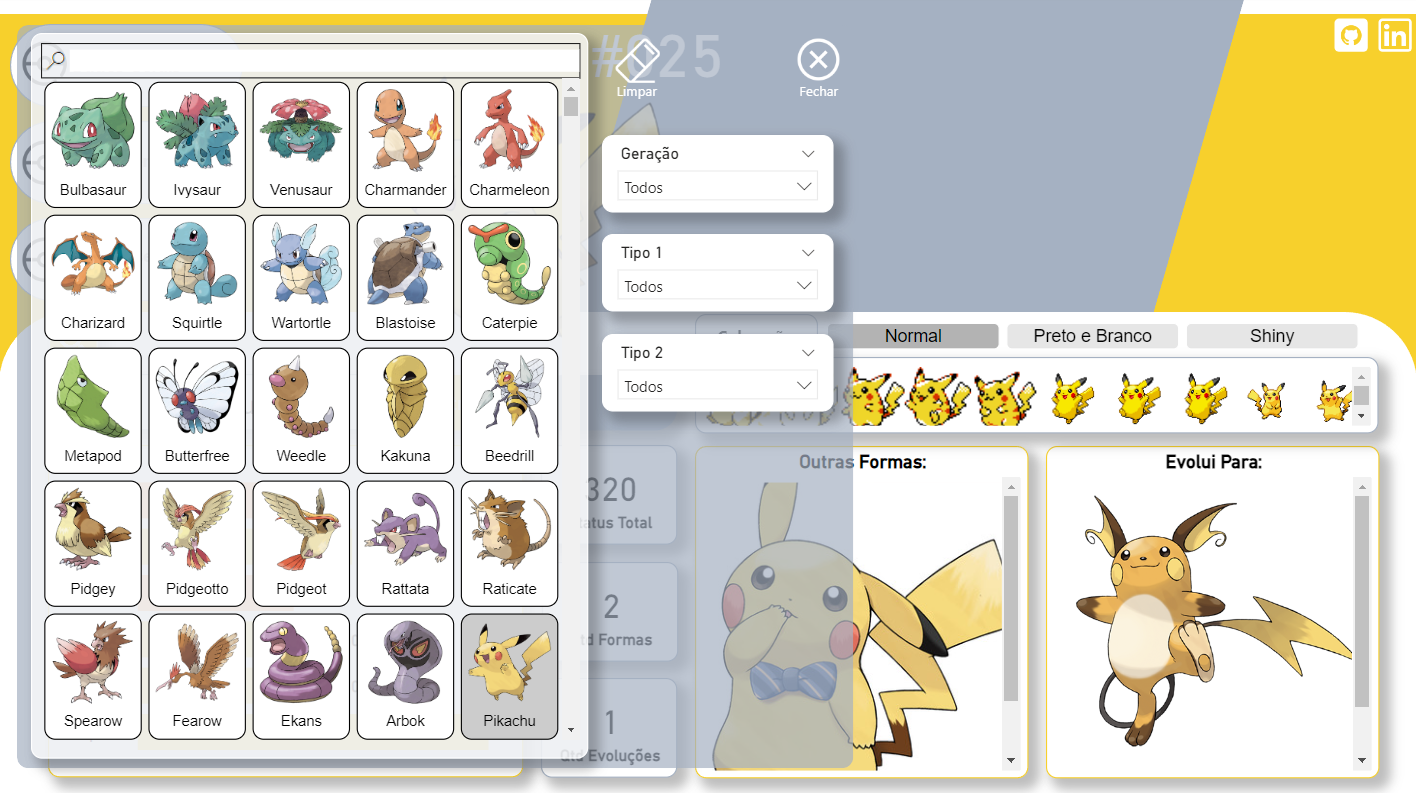This screenshot has height=793, width=1416.
Task: Click inside the Pokémon search field
Action: point(300,60)
